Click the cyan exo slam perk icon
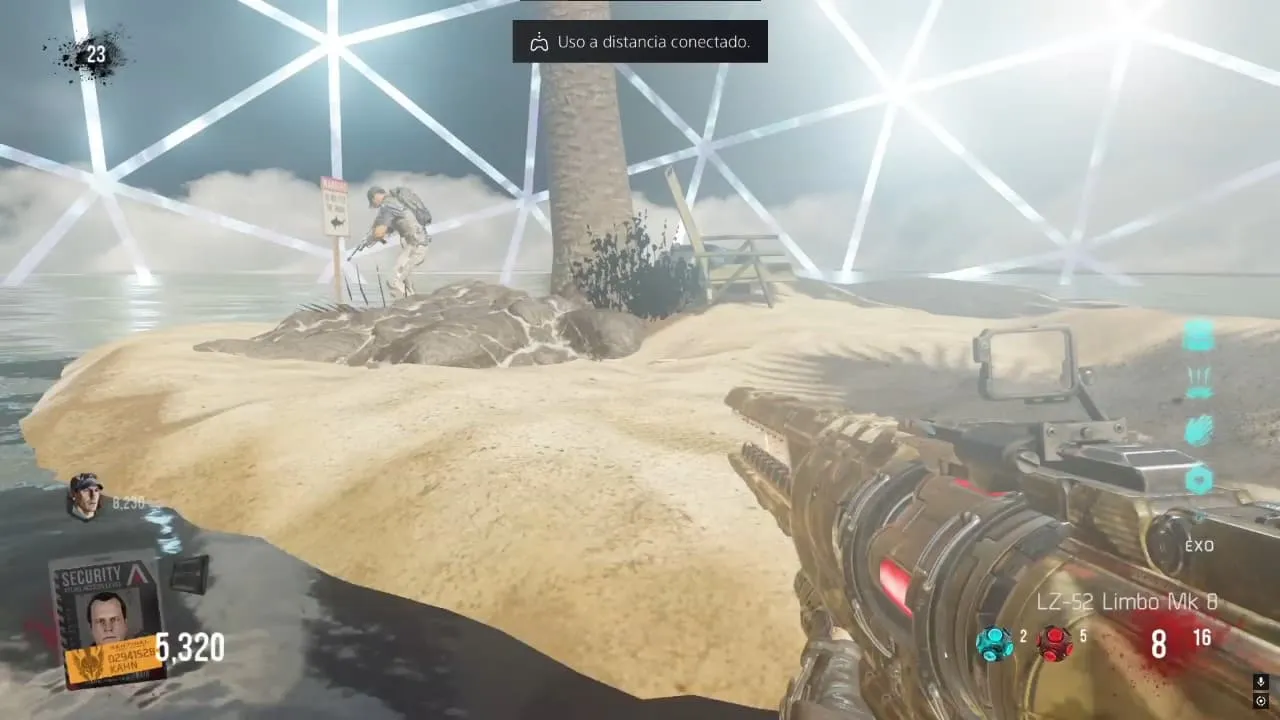Image resolution: width=1280 pixels, height=720 pixels. point(1199,382)
